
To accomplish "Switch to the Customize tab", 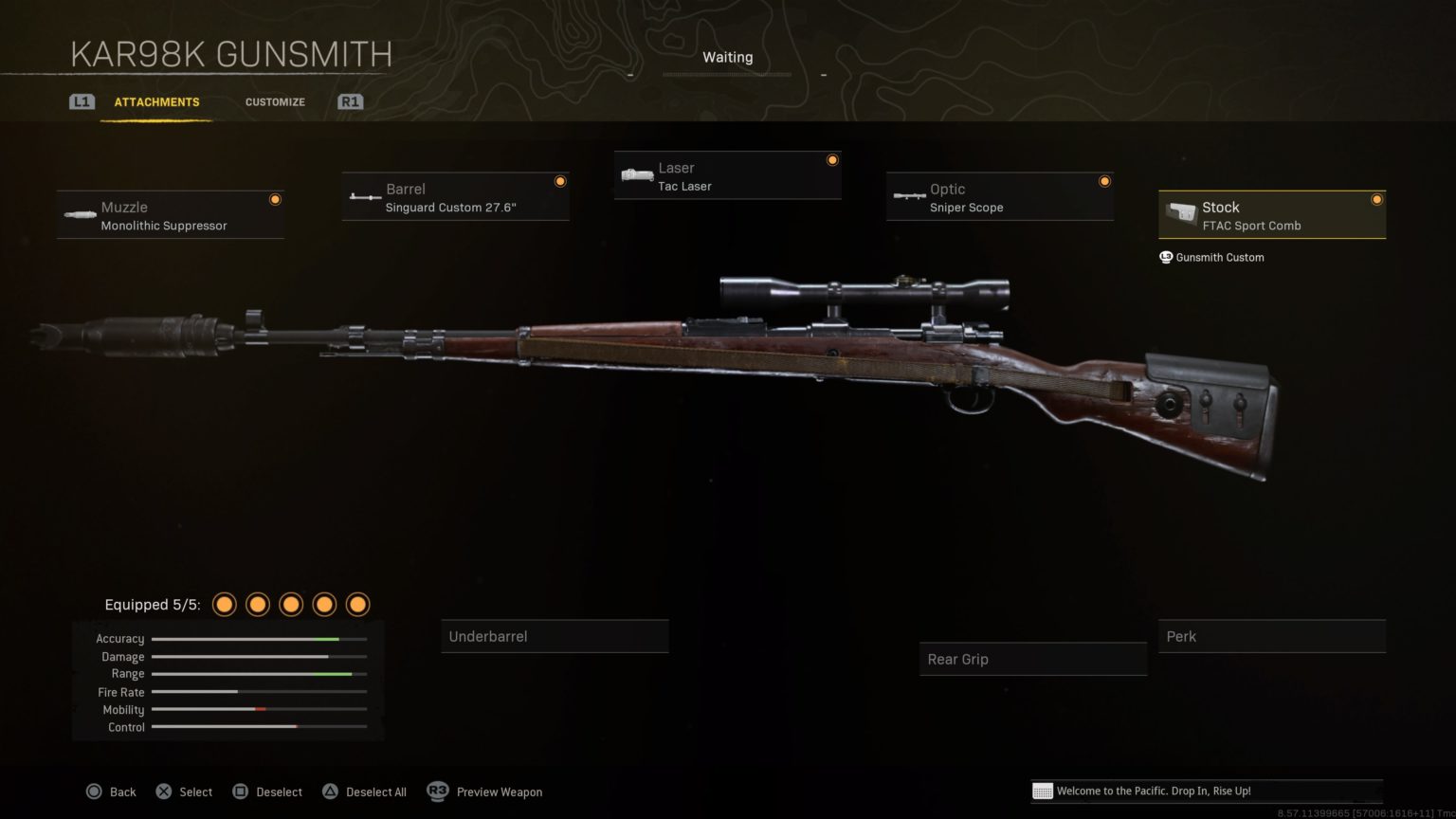I will click(x=275, y=101).
